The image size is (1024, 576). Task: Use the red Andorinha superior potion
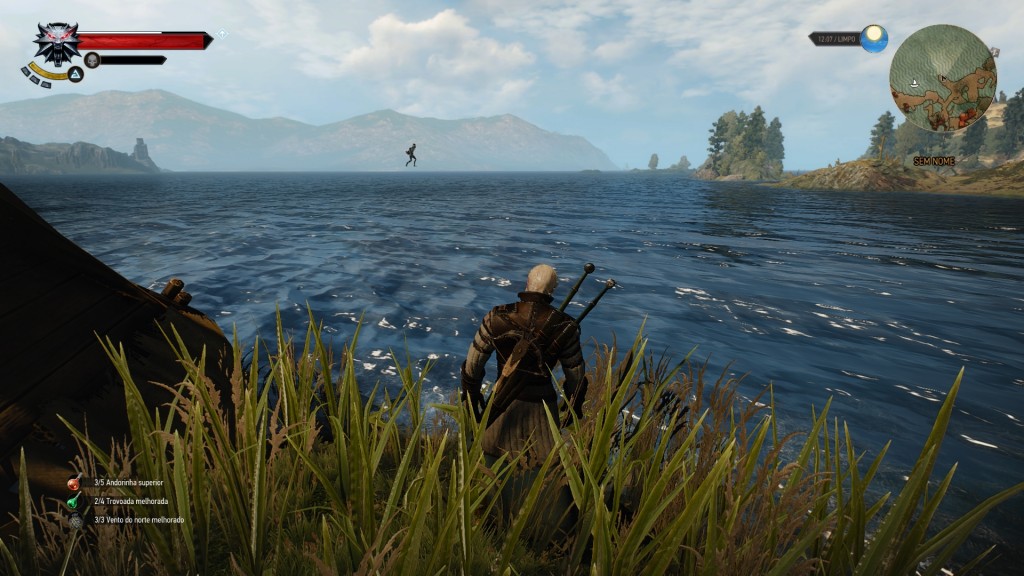click(x=74, y=483)
